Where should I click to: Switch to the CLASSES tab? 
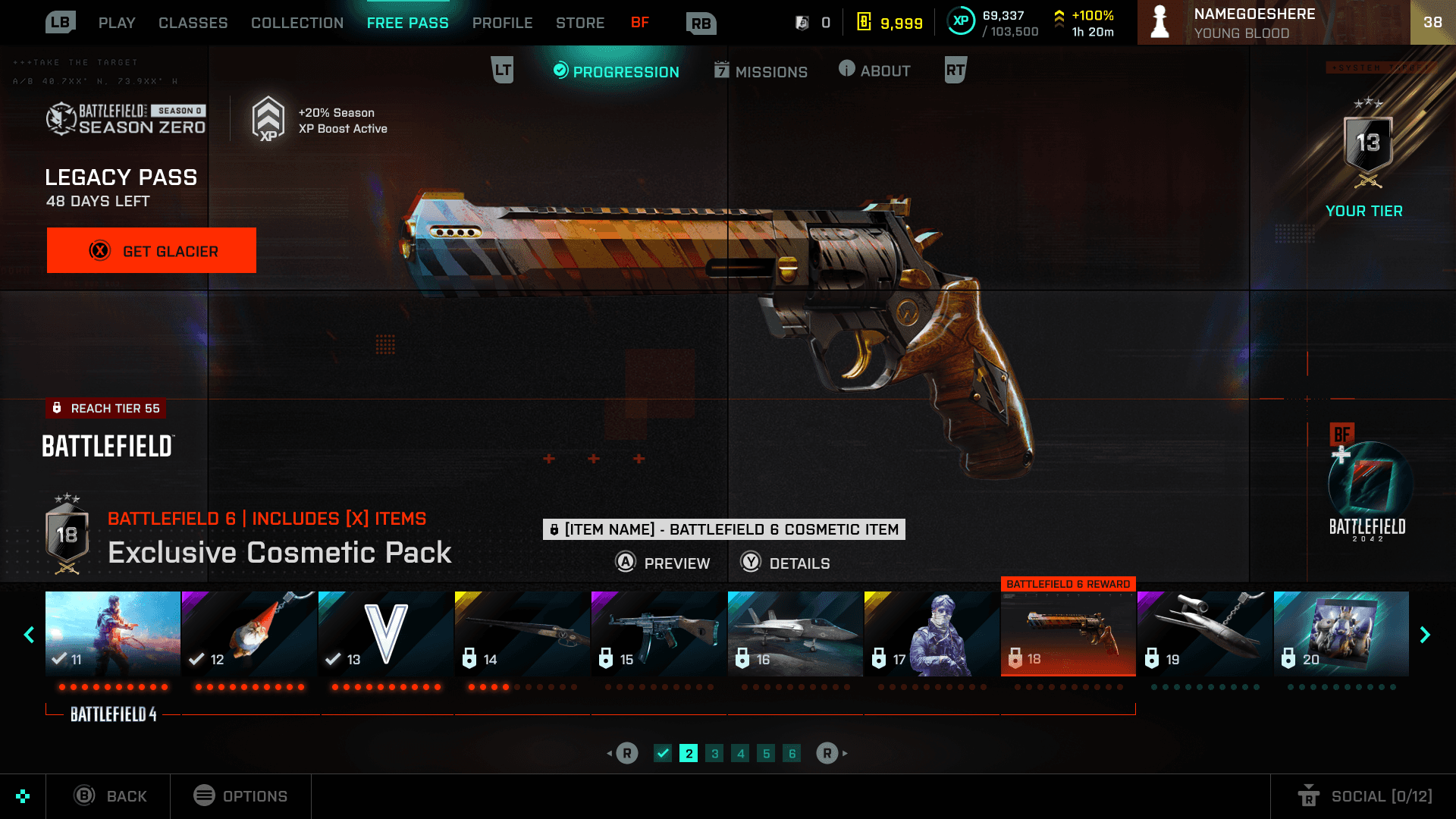point(193,23)
